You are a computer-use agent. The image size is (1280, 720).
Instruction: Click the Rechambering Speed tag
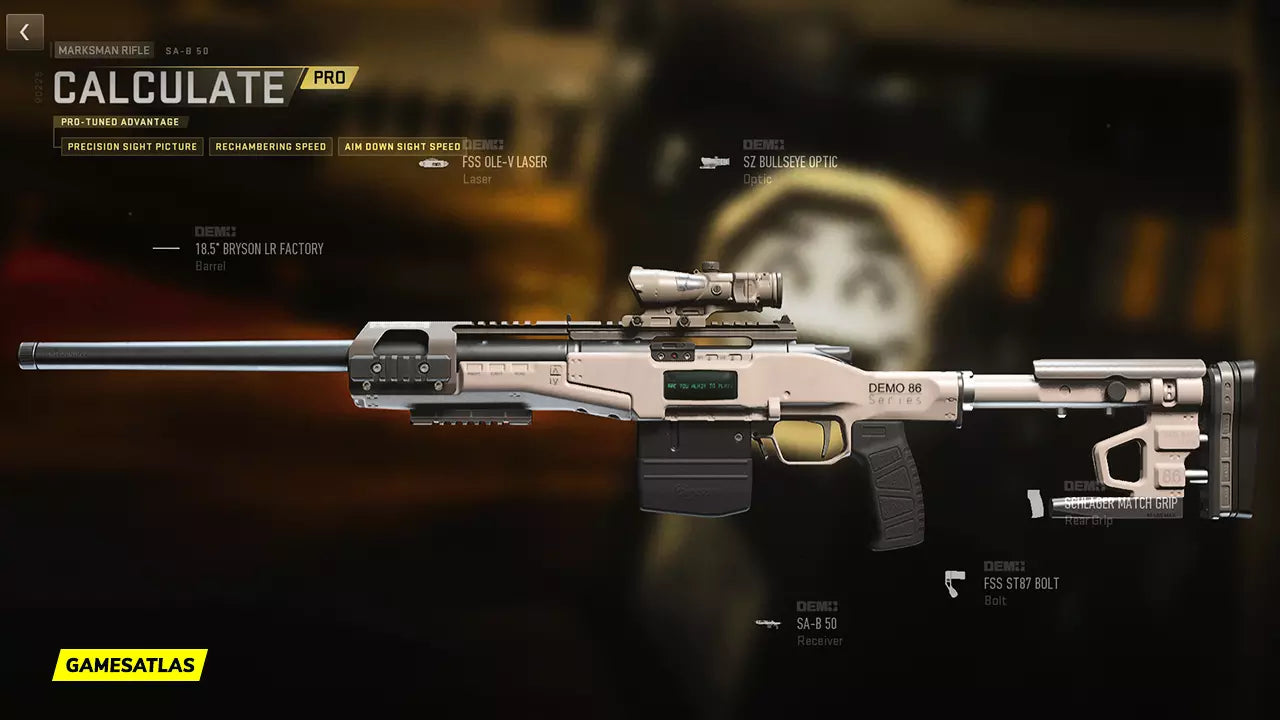[x=270, y=147]
